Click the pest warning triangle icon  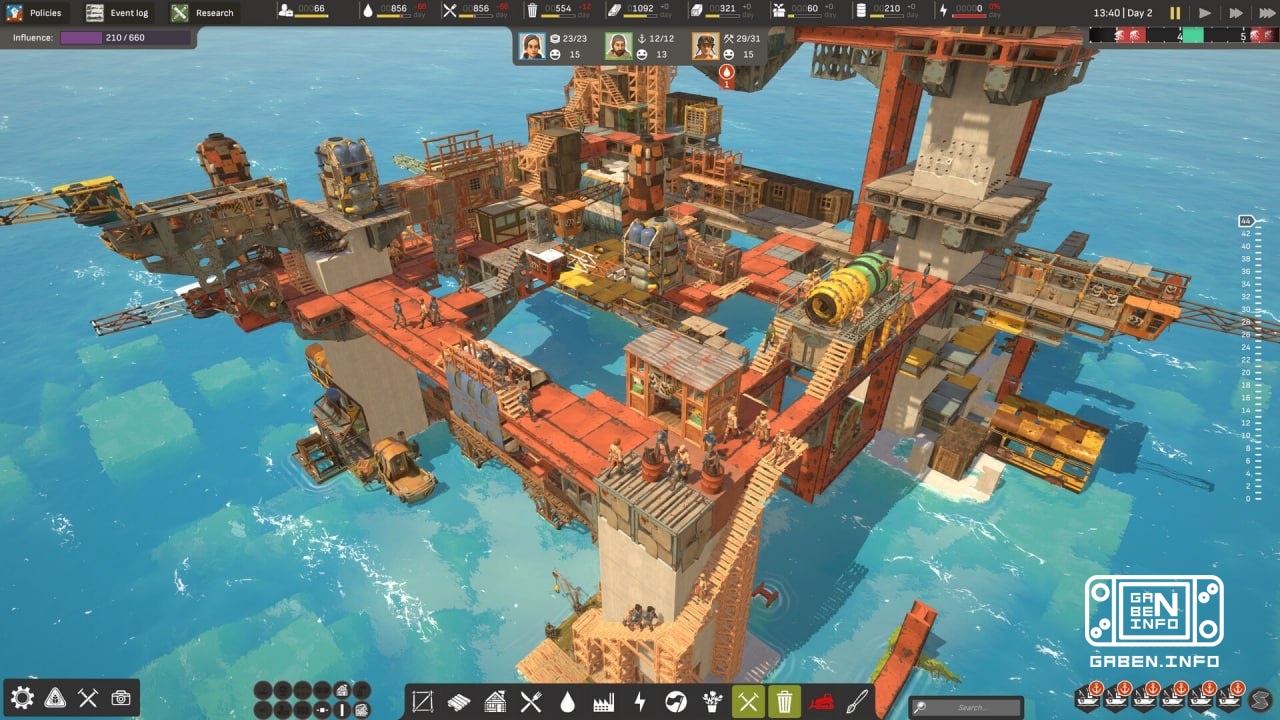click(54, 700)
